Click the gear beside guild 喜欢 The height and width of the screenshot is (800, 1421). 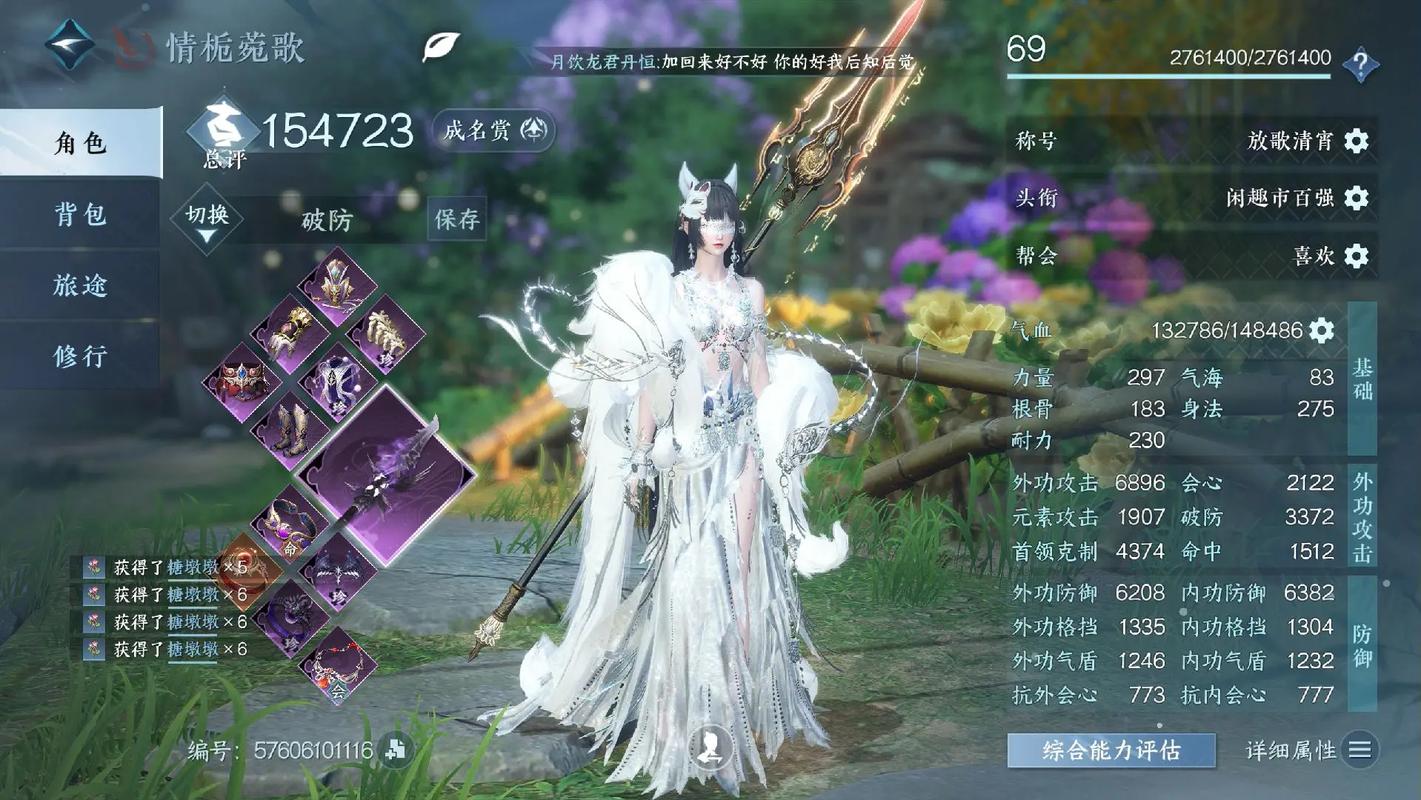click(1356, 256)
